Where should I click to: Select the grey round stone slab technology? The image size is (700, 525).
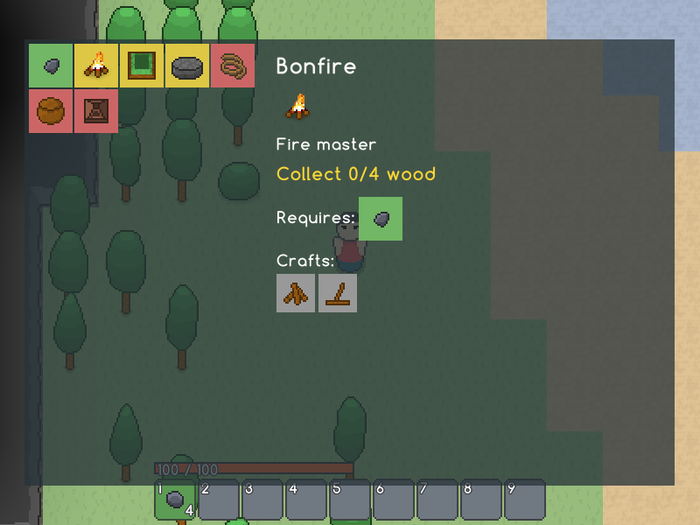(x=188, y=66)
